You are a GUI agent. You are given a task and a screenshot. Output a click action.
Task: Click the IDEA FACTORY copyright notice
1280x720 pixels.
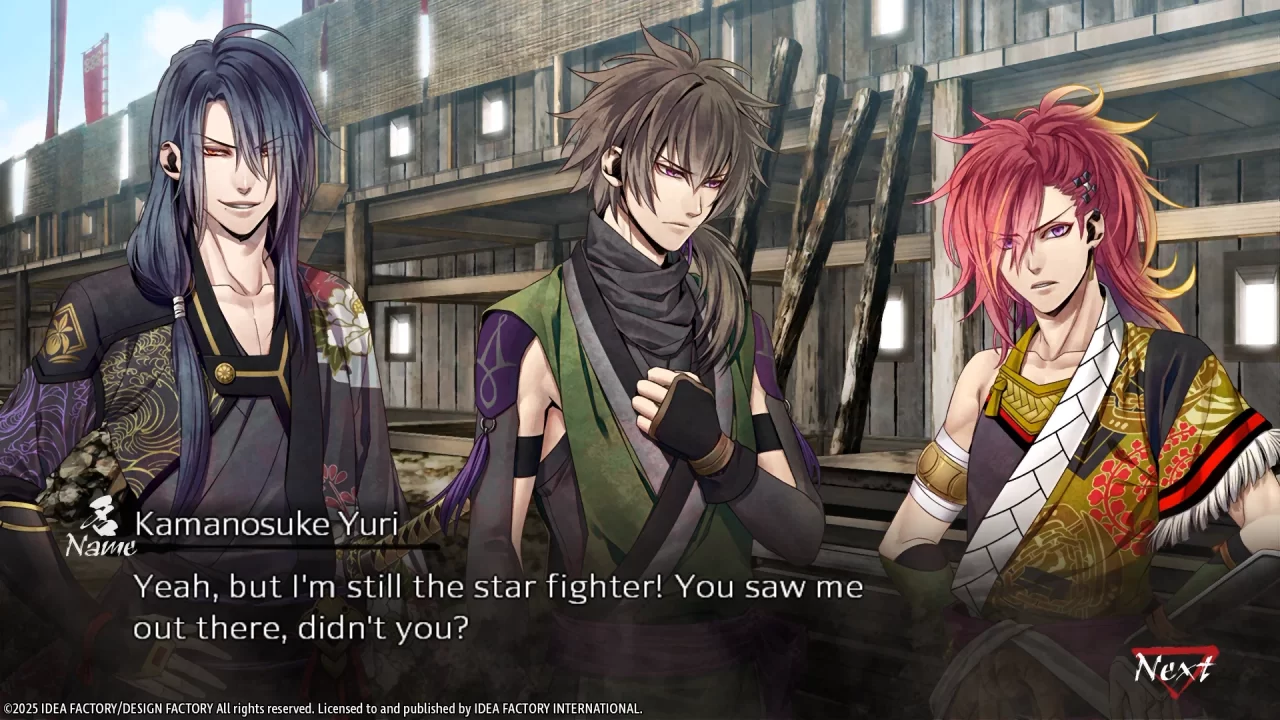320,707
